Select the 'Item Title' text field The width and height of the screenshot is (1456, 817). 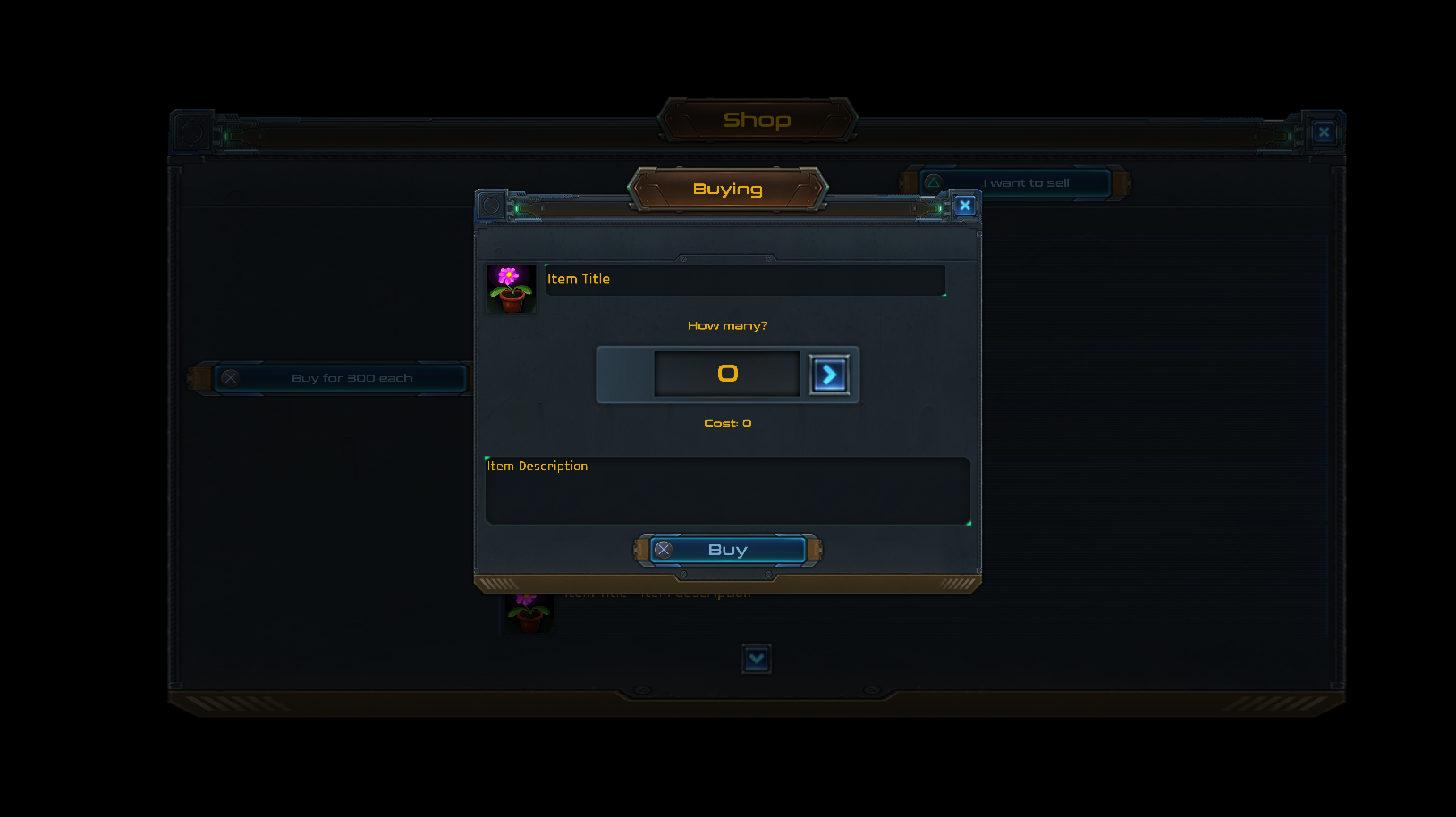[744, 280]
